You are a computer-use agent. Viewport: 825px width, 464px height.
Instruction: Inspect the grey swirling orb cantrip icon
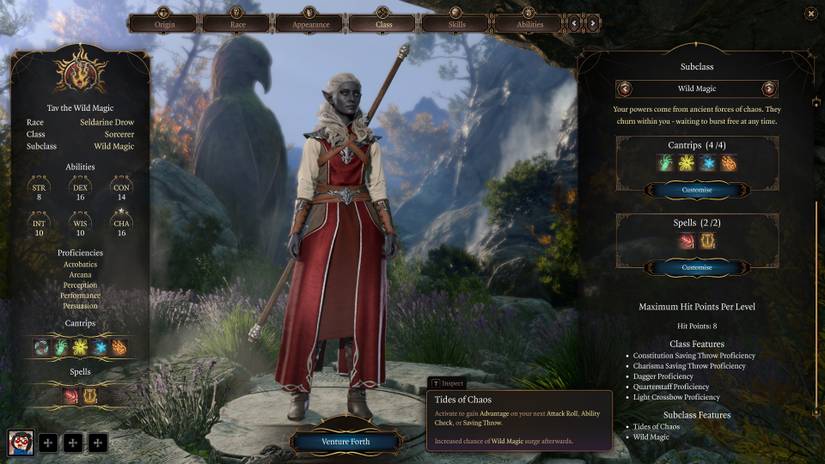[x=41, y=347]
